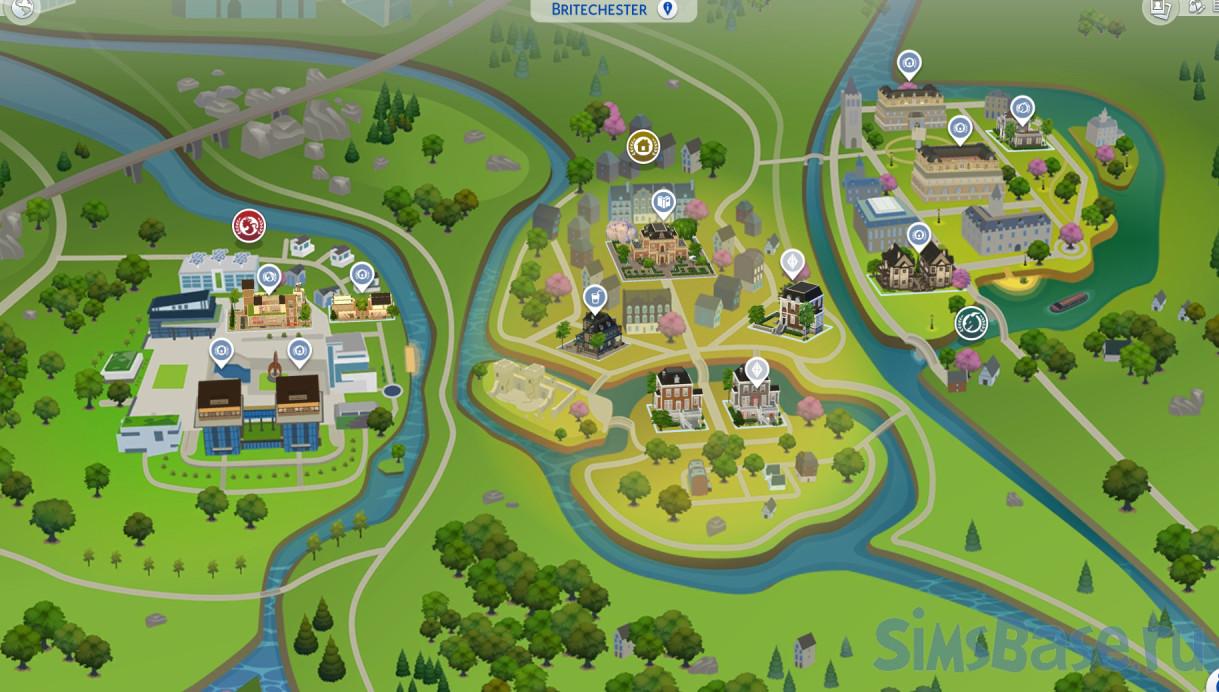Click the back arrow button
This screenshot has width=1219, height=692.
22,10
